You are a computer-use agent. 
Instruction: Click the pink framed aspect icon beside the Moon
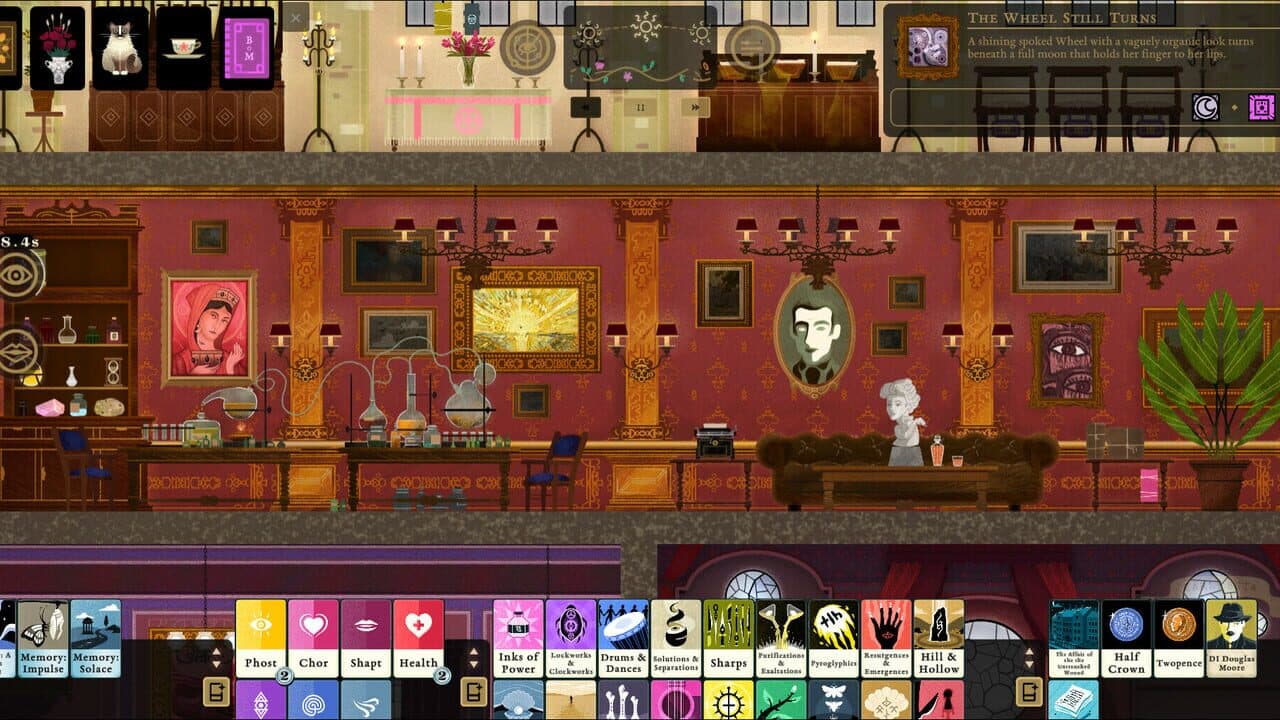tap(1262, 107)
